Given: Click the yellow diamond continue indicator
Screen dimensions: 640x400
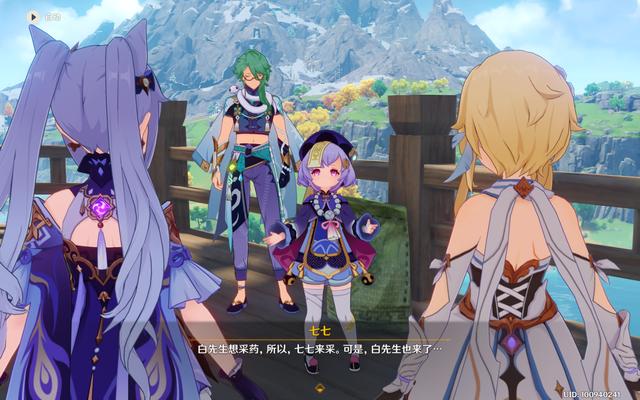Looking at the screenshot, I should [319, 386].
